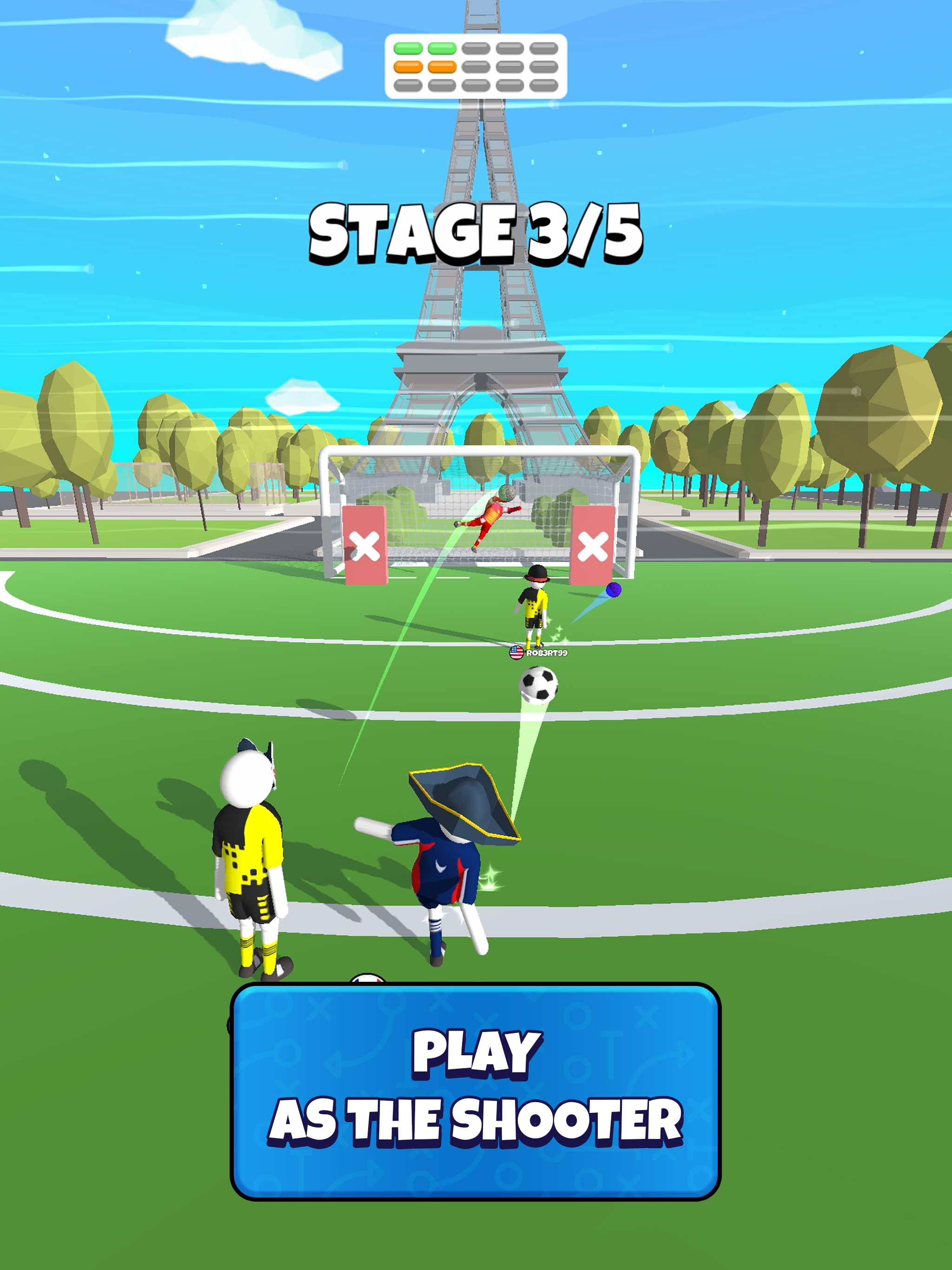Screen dimensions: 952x1270
Task: Select the USA flag badge beside ROB3RT99
Action: coord(517,653)
